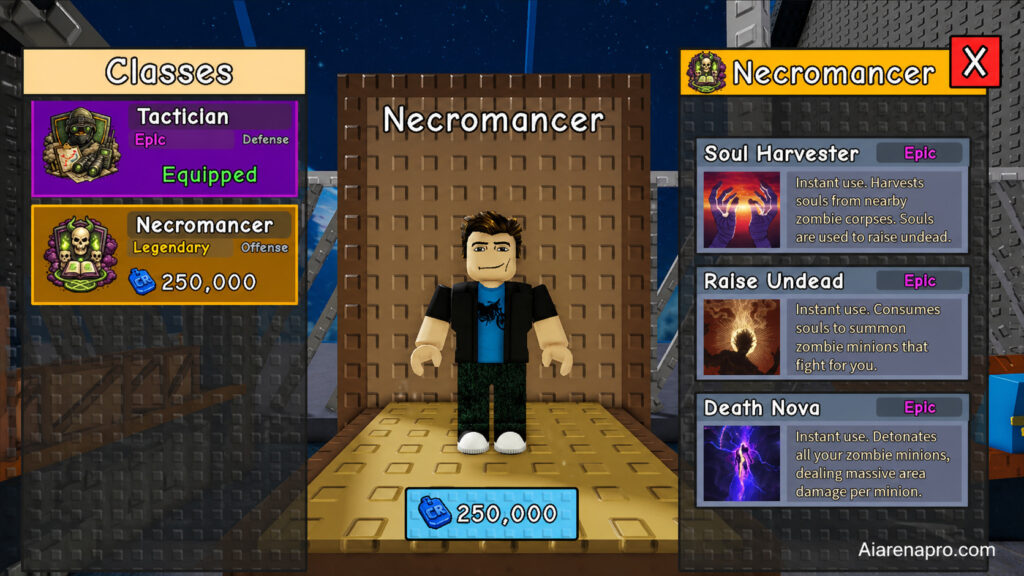Viewport: 1024px width, 576px height.
Task: View the Soul Harvester ability
Action: click(x=832, y=195)
